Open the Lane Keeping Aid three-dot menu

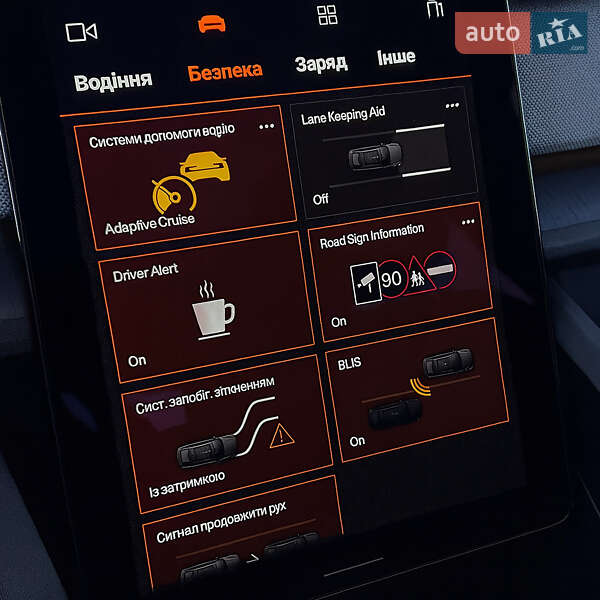tap(452, 105)
